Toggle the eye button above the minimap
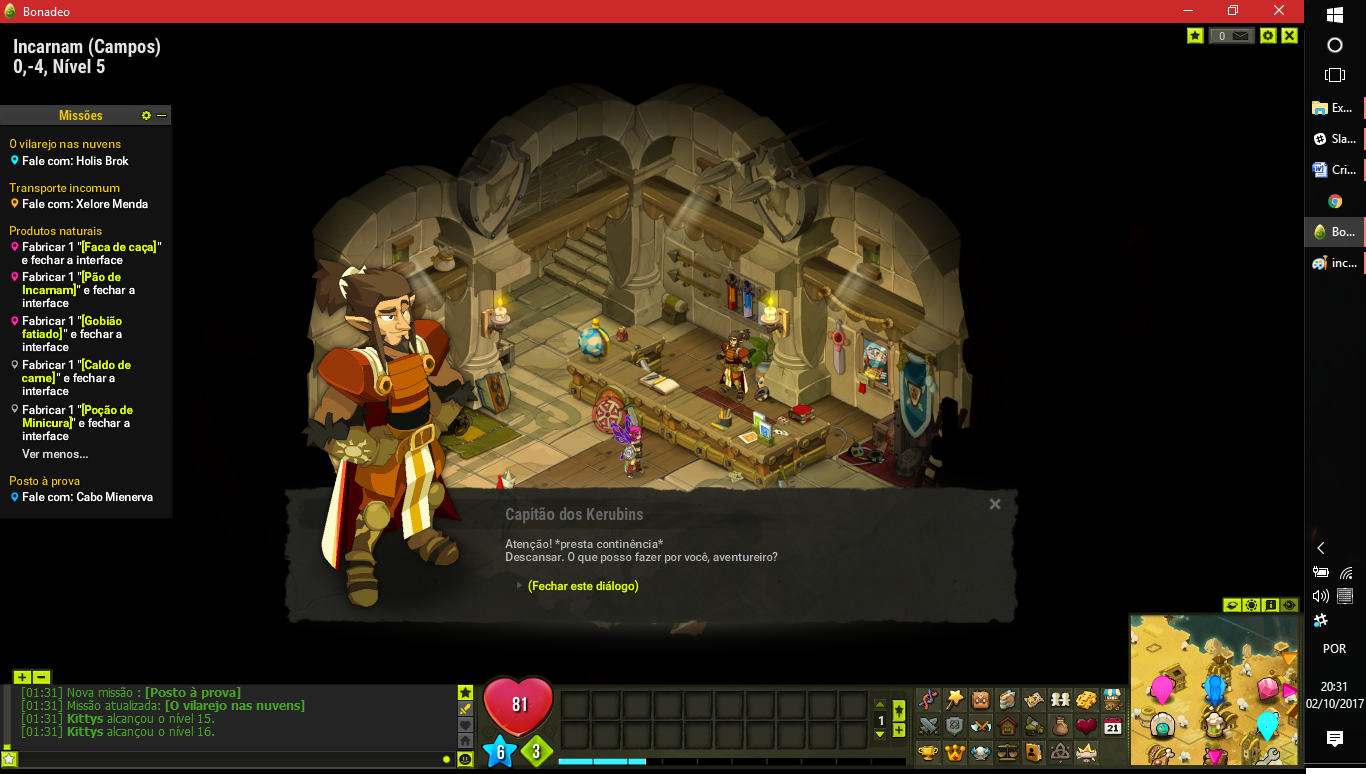 tap(1289, 605)
